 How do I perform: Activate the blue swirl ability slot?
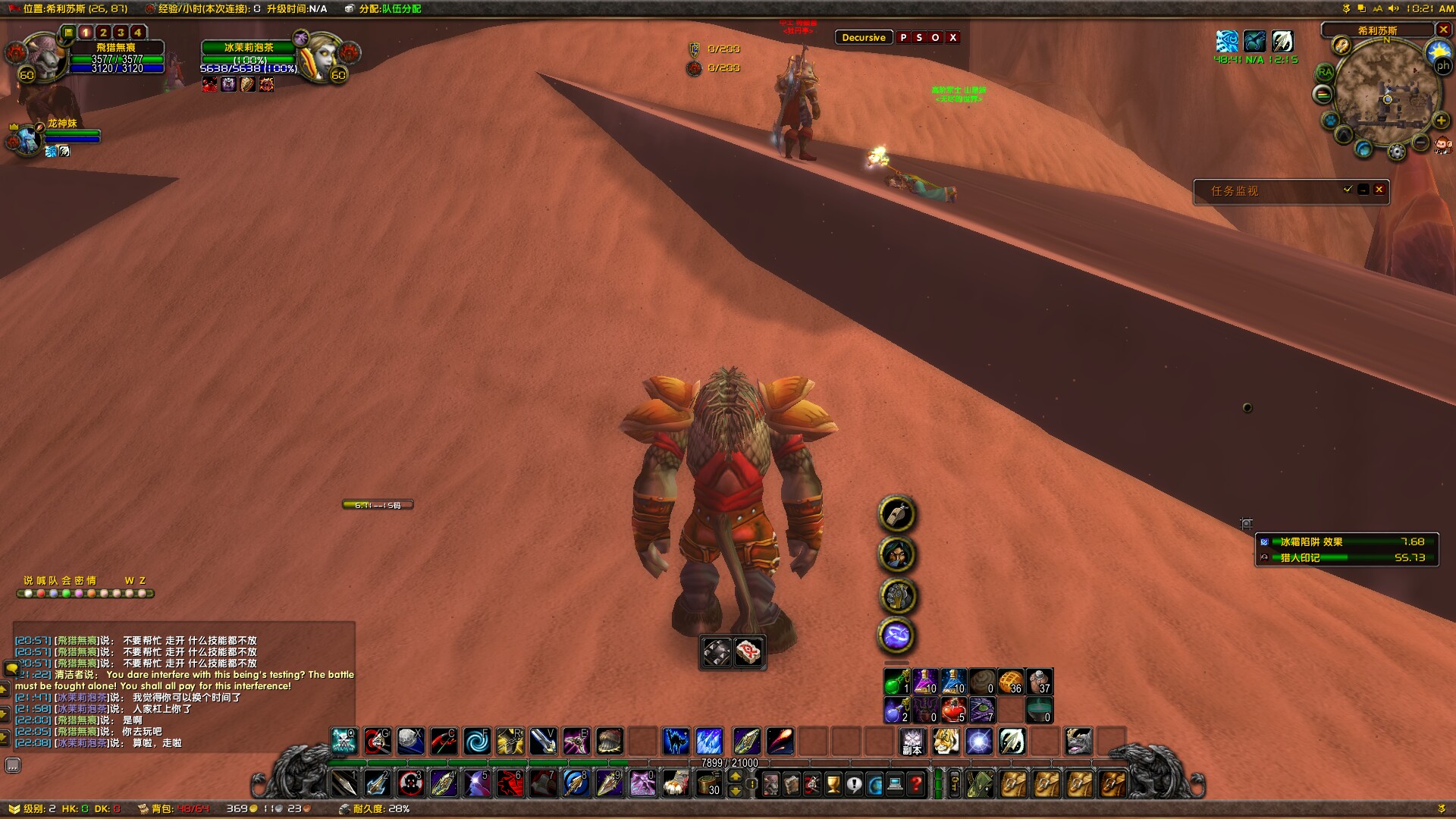[x=477, y=741]
